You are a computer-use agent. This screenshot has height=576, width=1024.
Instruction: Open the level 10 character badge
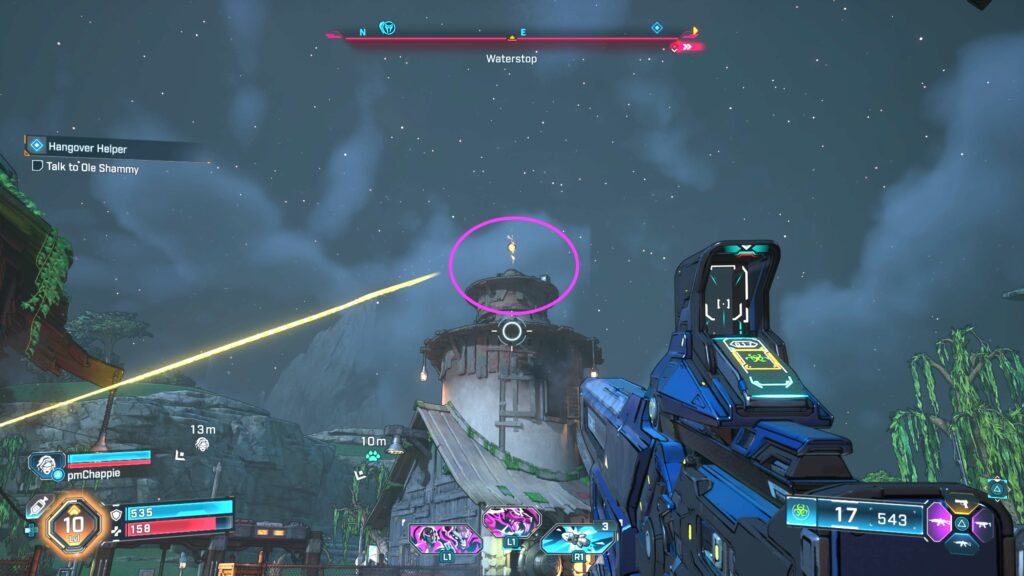click(x=74, y=520)
